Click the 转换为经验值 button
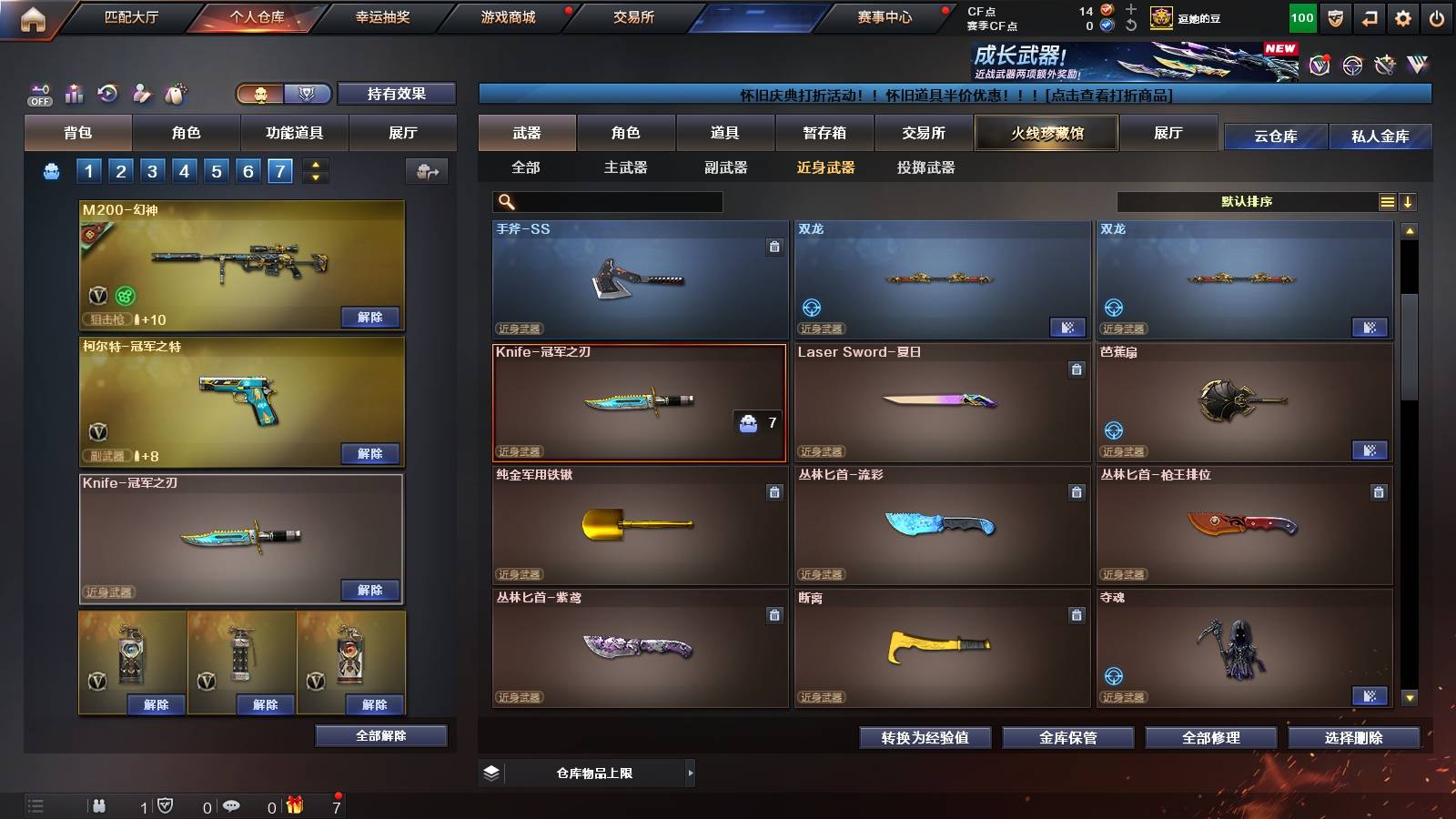 coord(924,738)
